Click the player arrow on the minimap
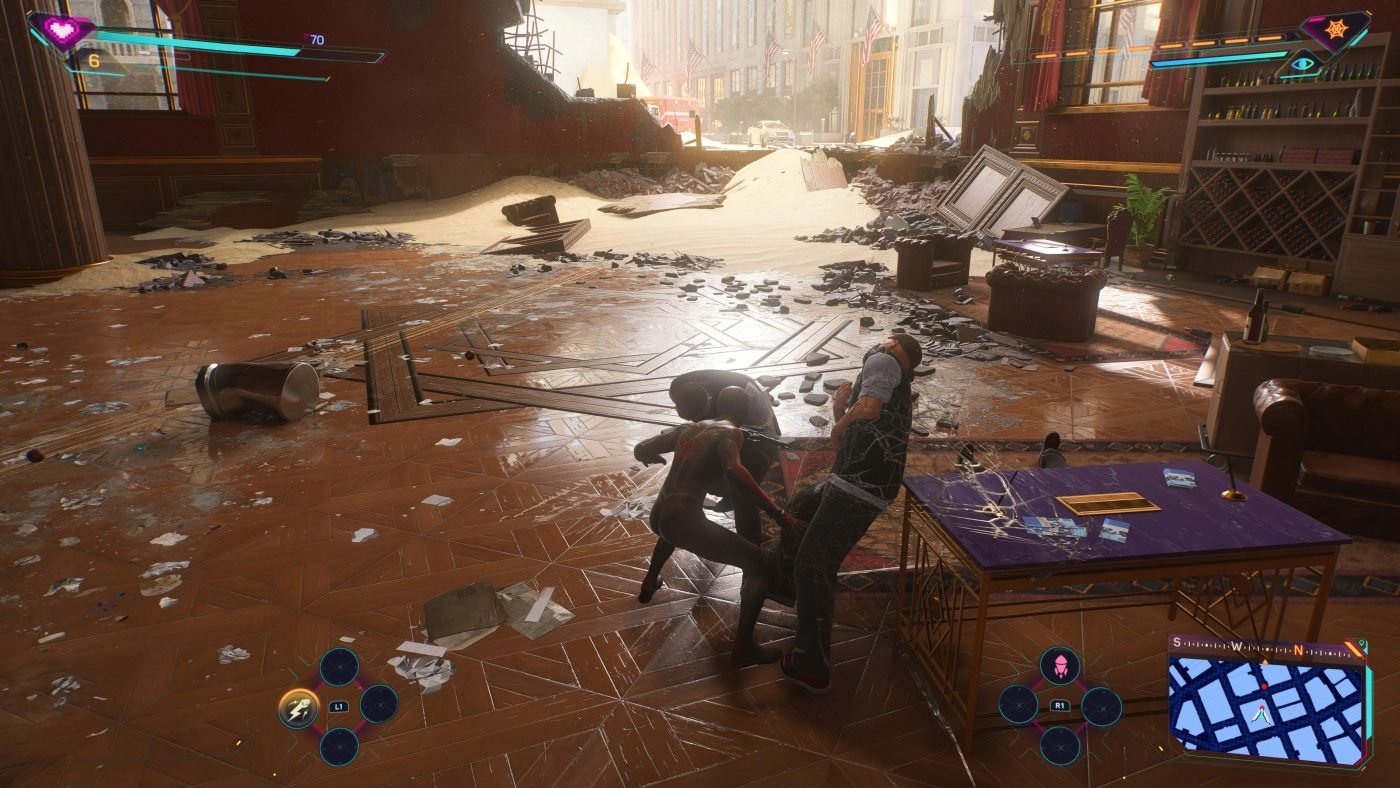Viewport: 1400px width, 788px height. pyautogui.click(x=1261, y=716)
